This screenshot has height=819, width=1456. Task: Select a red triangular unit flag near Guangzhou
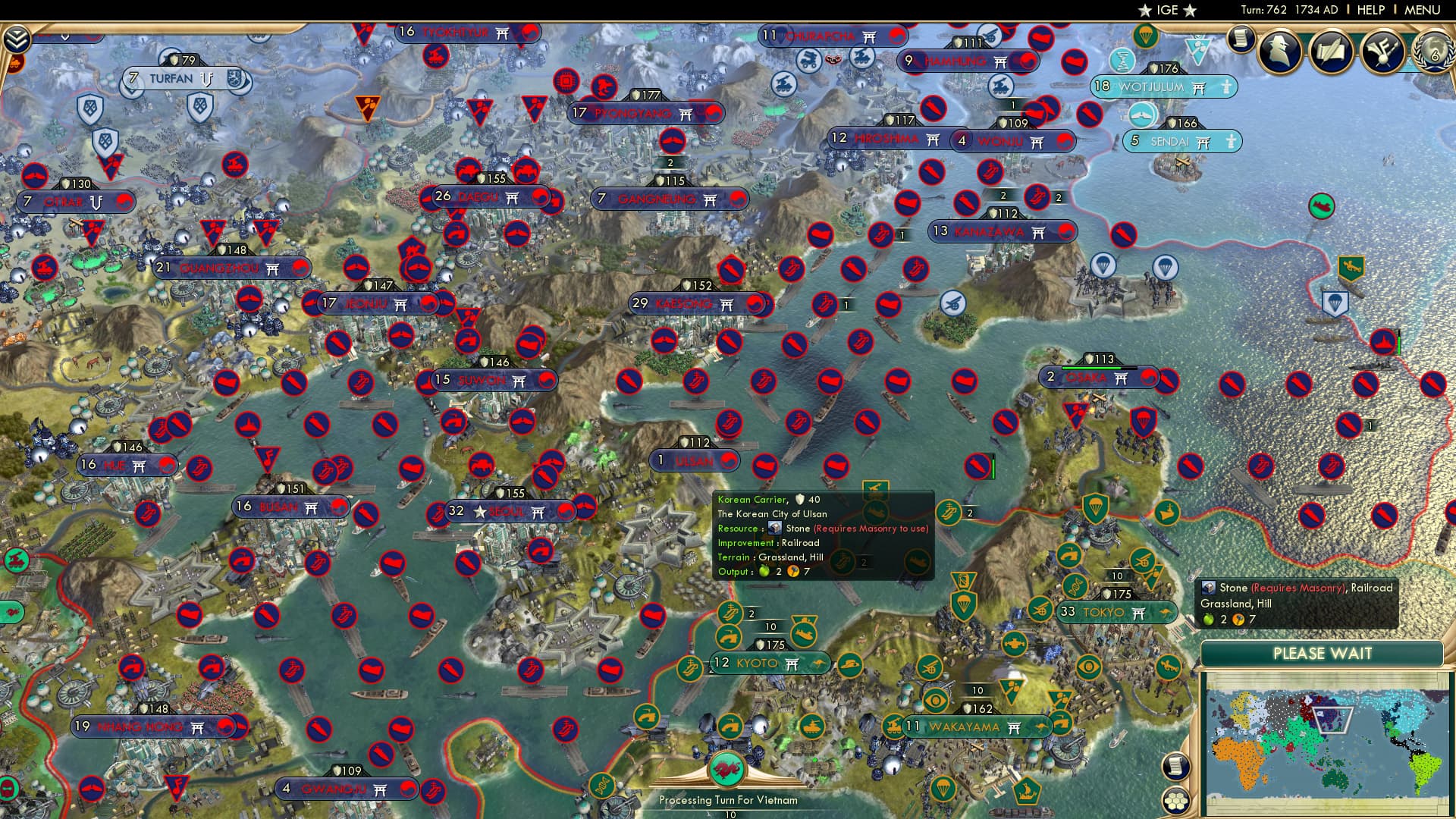212,231
